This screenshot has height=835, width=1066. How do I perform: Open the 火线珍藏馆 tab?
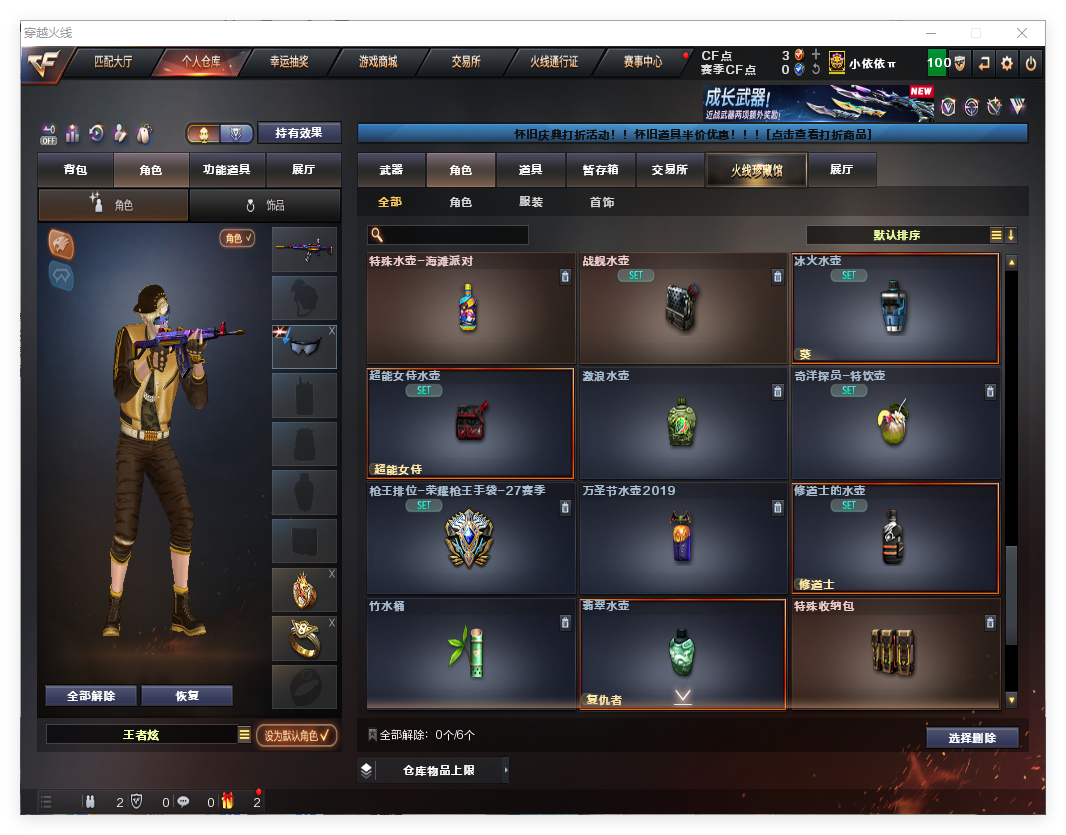click(756, 170)
